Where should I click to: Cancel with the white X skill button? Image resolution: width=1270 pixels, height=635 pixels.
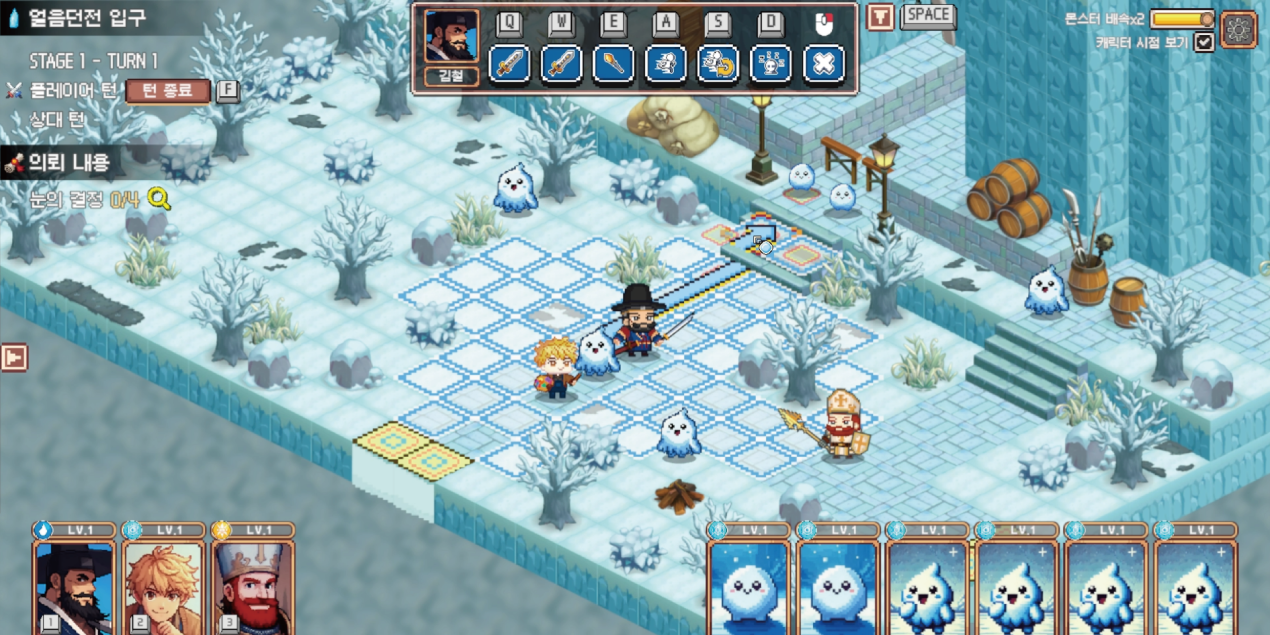pyautogui.click(x=824, y=63)
